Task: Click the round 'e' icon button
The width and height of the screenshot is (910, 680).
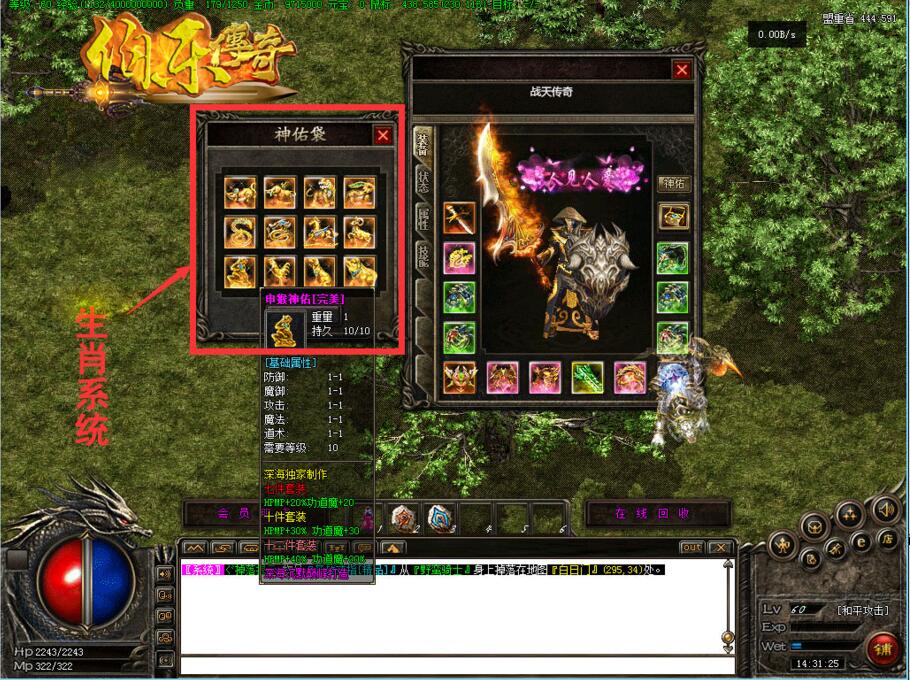Action: (x=859, y=541)
